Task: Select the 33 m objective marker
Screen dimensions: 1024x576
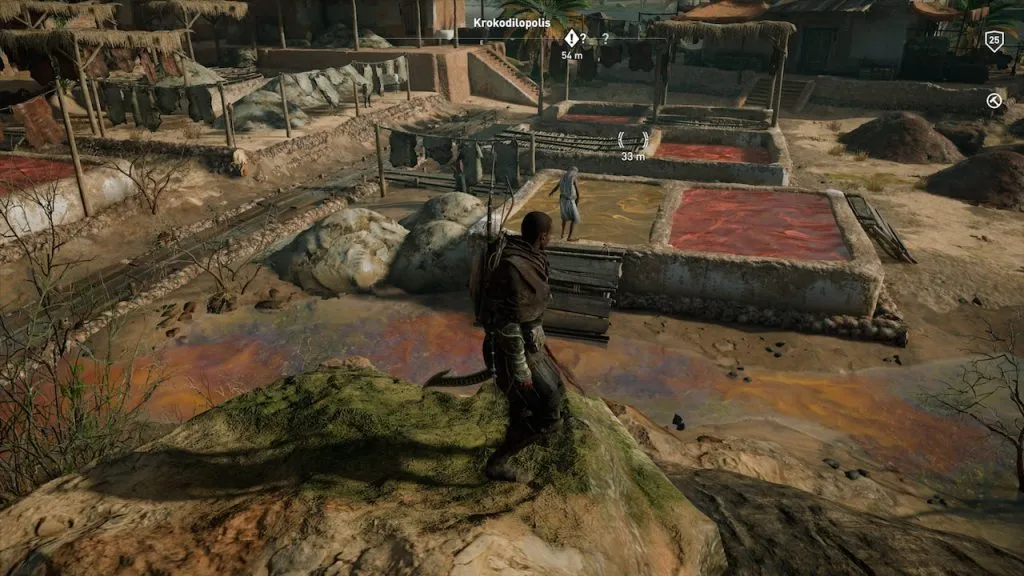Action: pos(632,141)
